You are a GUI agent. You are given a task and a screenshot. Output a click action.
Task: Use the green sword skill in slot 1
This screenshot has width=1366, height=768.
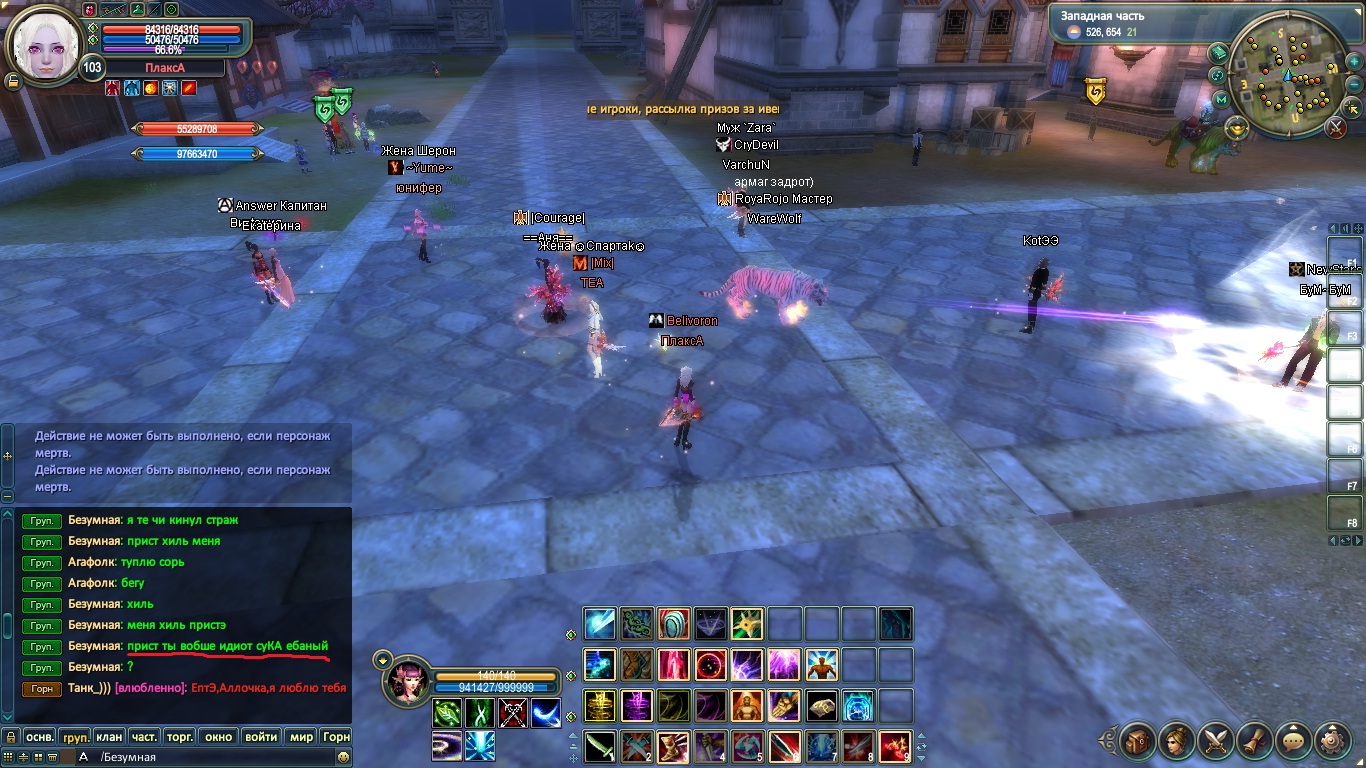coord(600,746)
